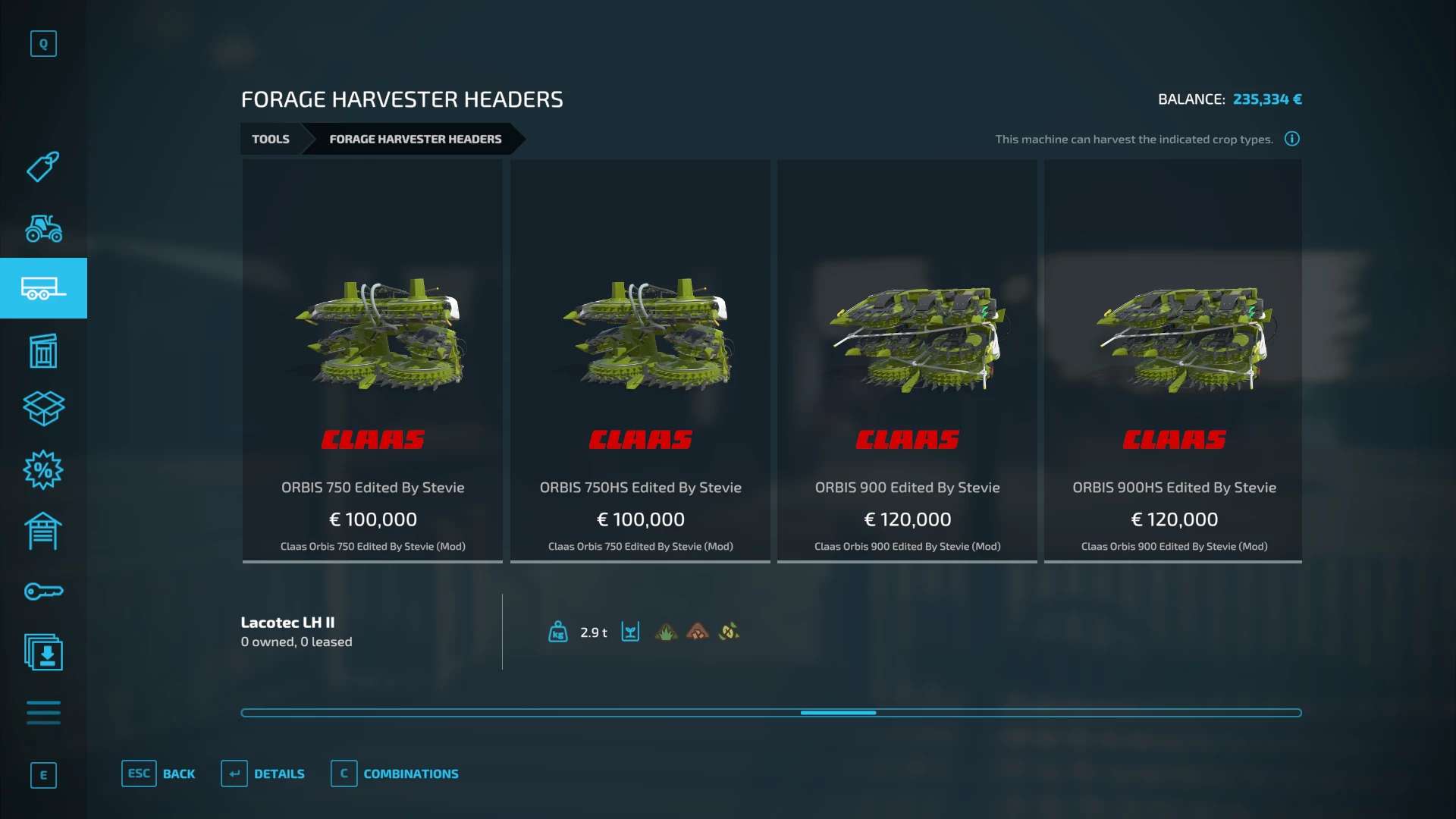1456x819 pixels.
Task: Click the crop types info icon
Action: pyautogui.click(x=1292, y=139)
